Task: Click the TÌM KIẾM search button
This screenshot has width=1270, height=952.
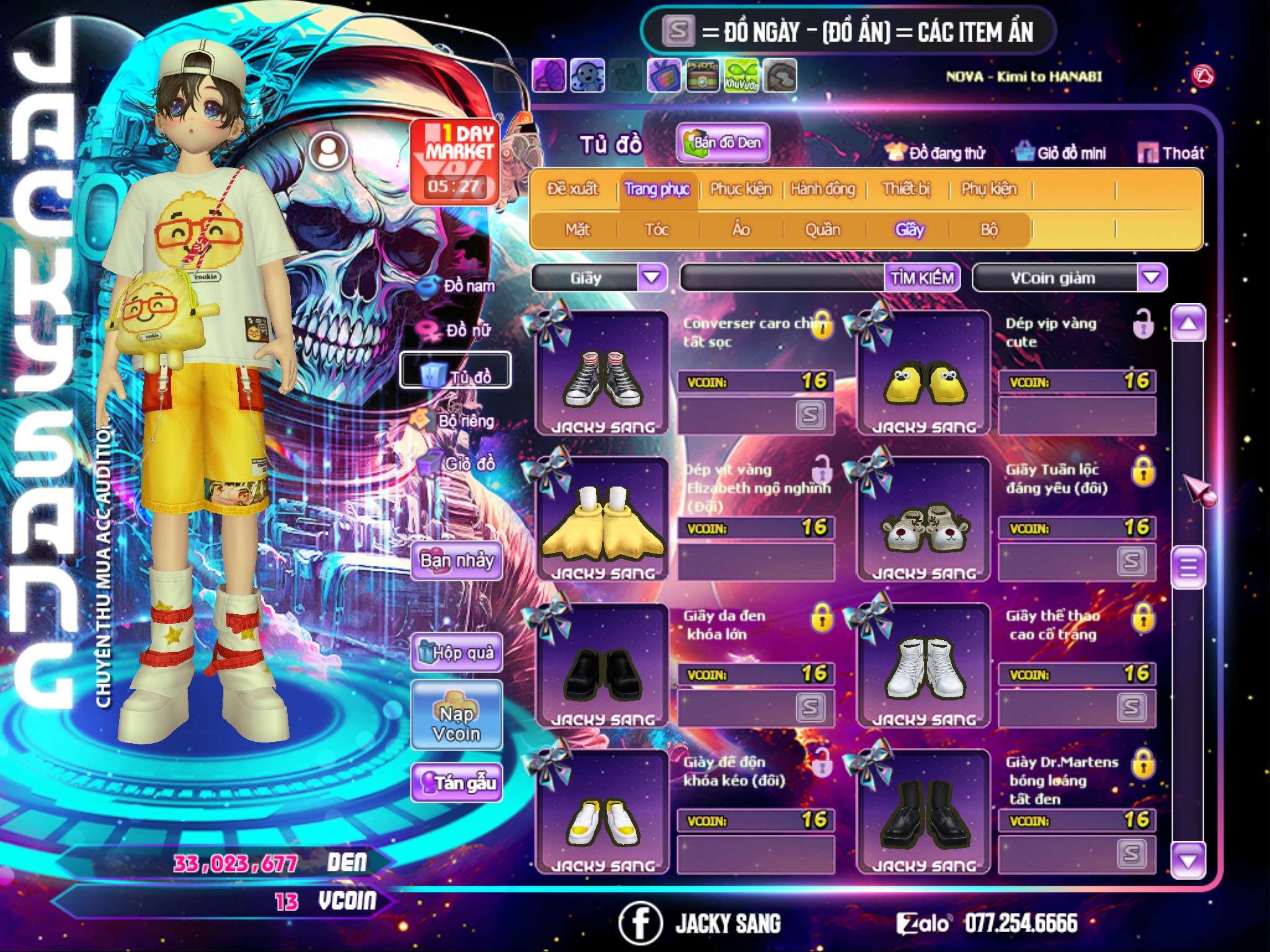Action: (921, 278)
